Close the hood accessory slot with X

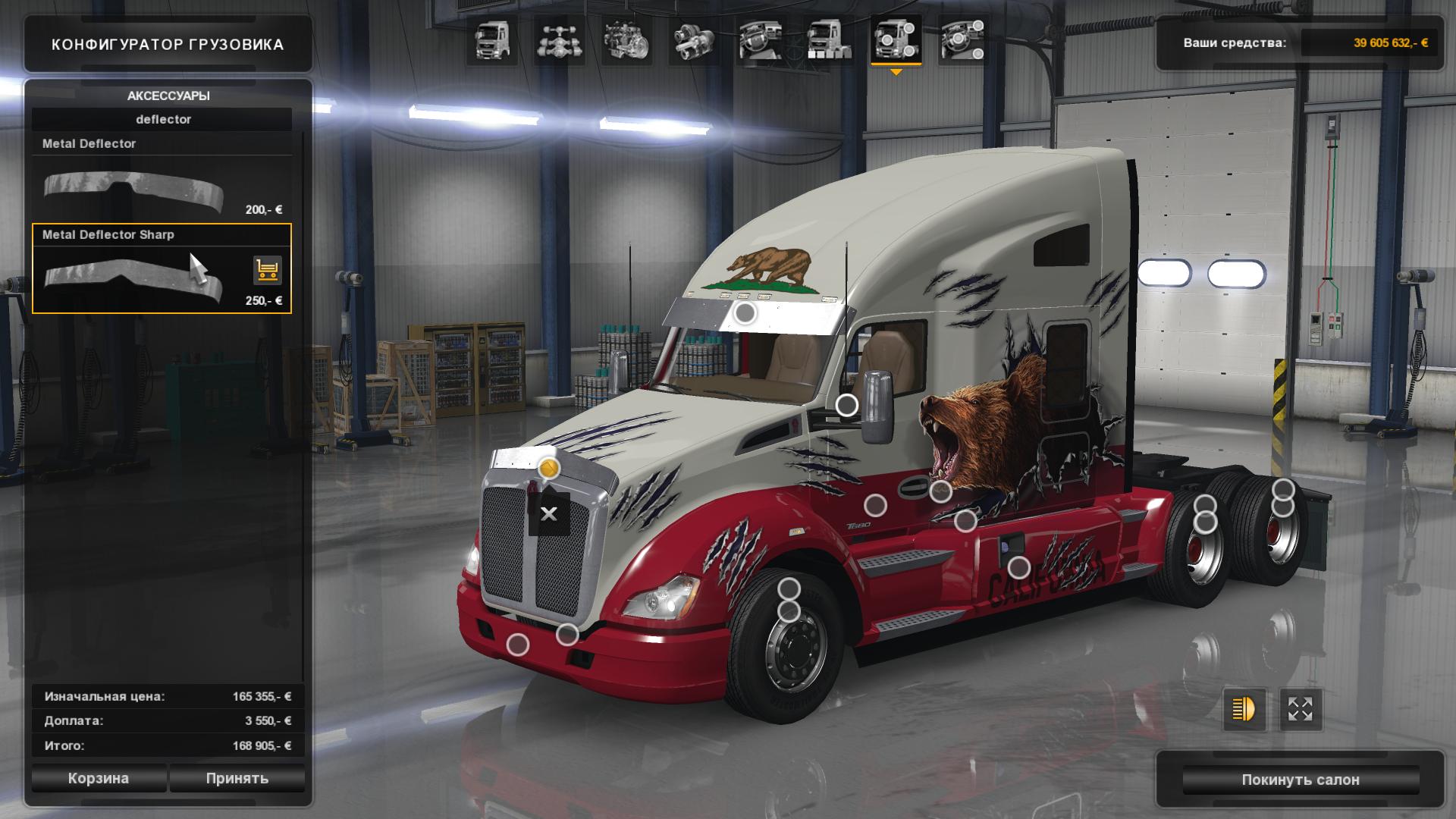549,514
